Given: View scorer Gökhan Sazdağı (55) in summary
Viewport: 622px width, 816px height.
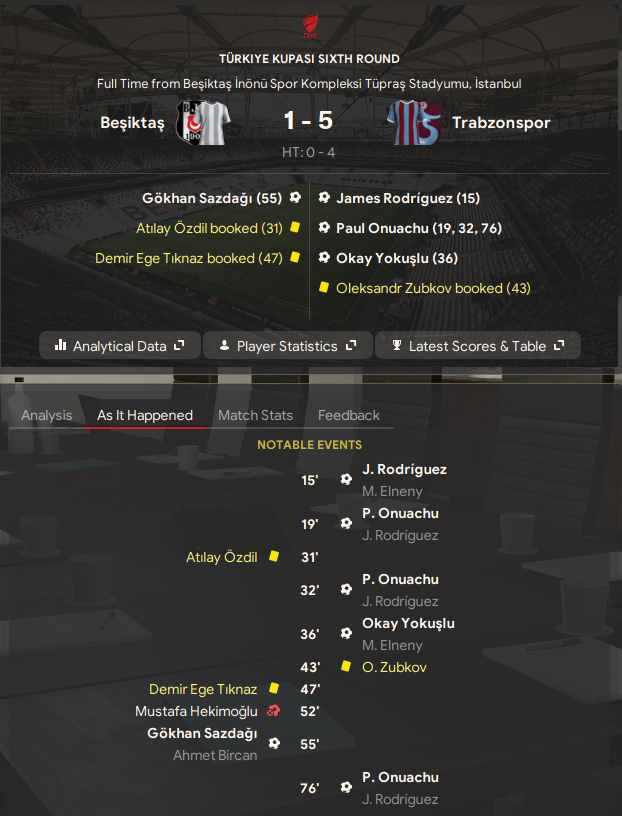Looking at the screenshot, I should pos(214,198).
